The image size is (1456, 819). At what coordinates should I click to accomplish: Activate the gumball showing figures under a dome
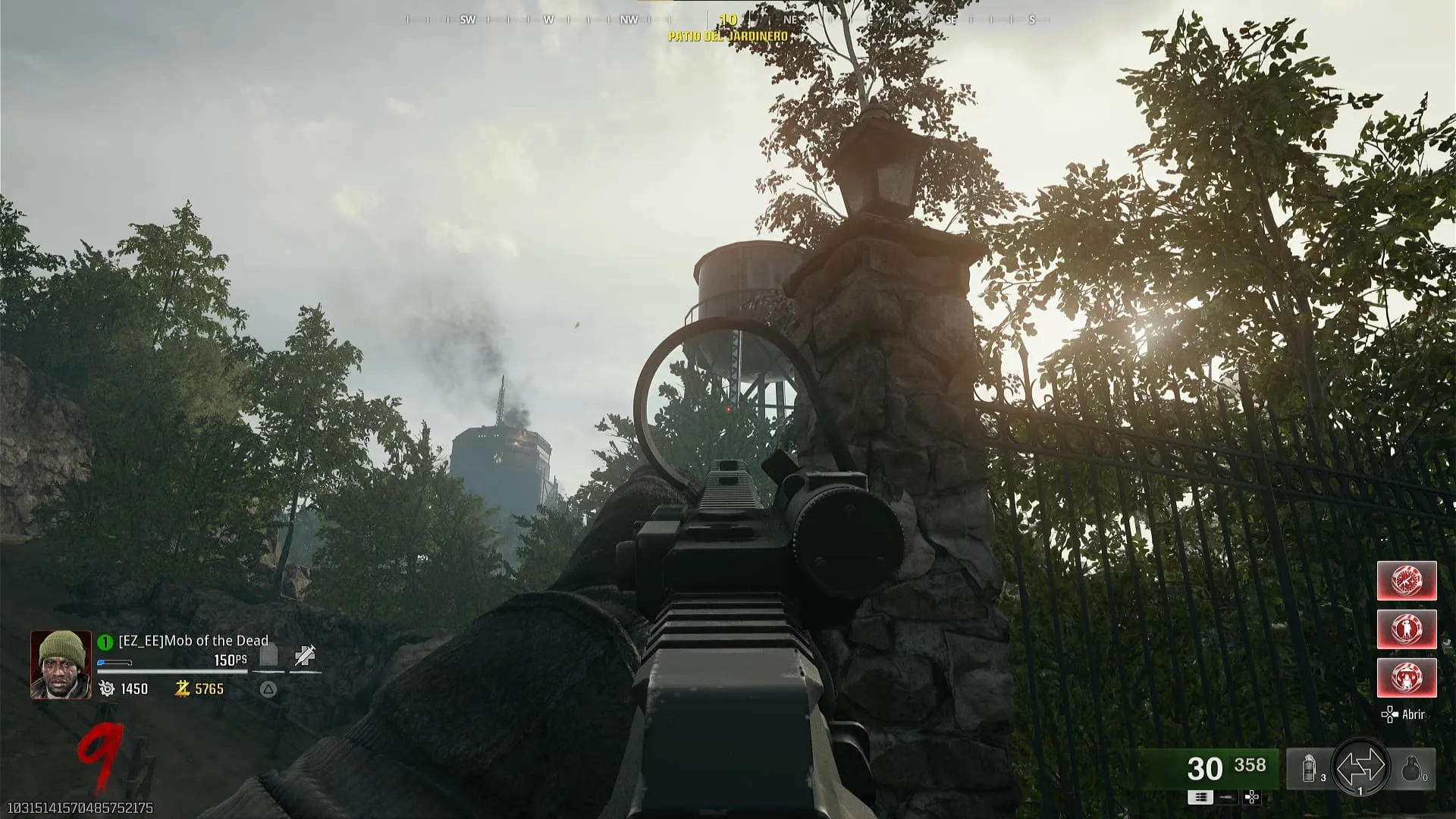(x=1407, y=678)
